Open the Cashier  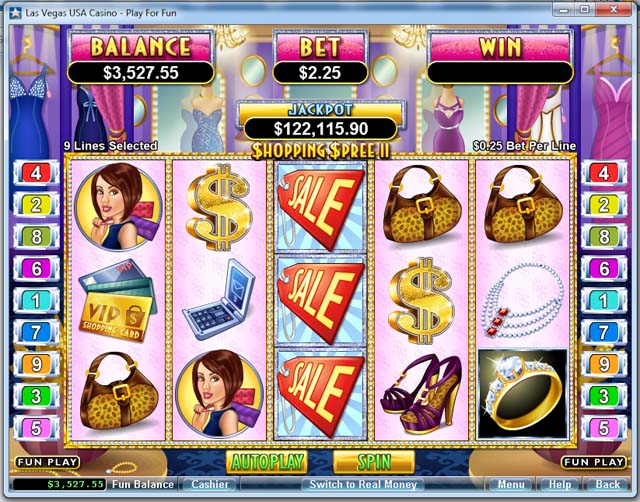click(x=210, y=484)
